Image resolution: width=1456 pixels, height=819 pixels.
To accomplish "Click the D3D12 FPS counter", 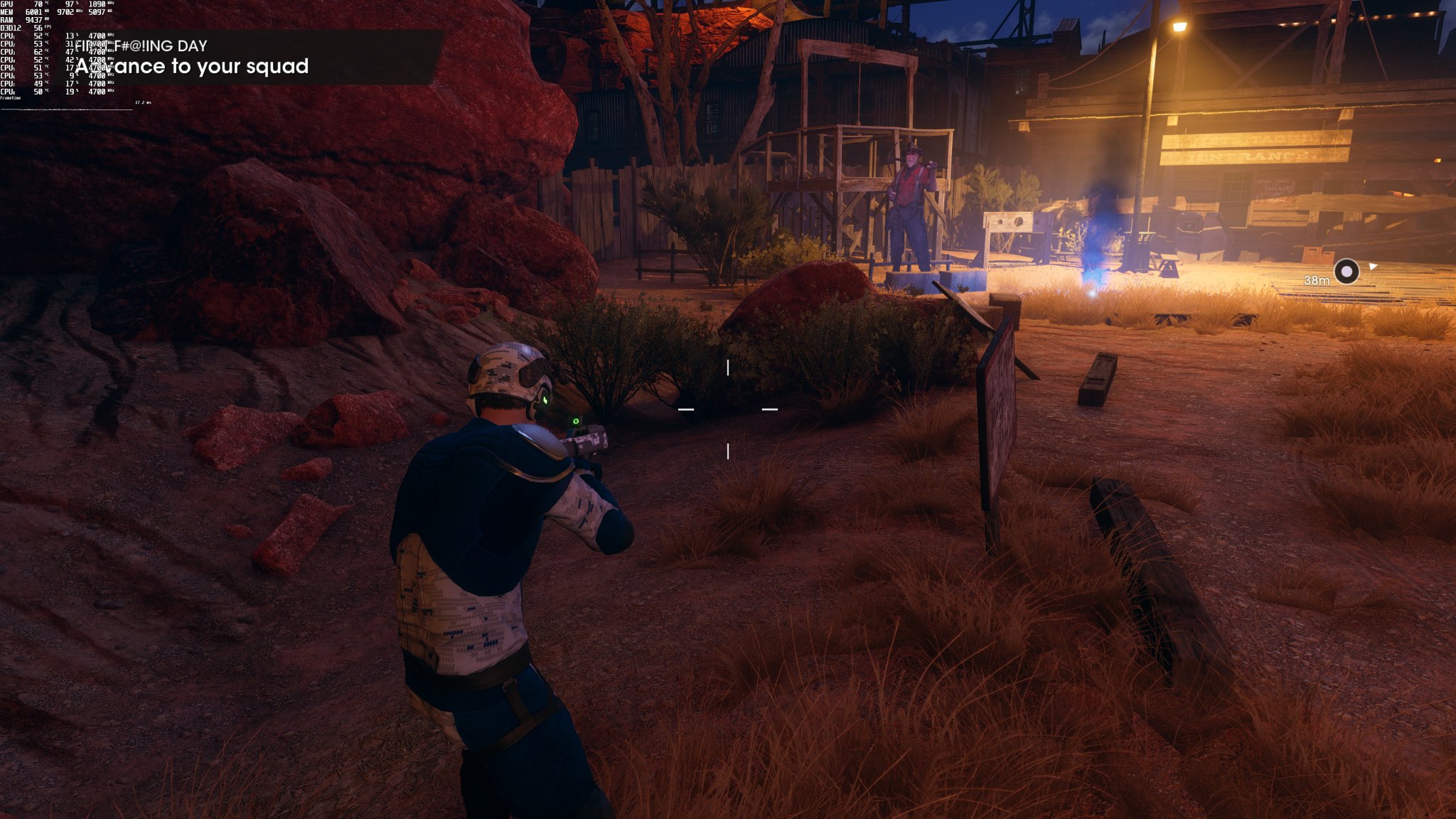I will pos(38,28).
